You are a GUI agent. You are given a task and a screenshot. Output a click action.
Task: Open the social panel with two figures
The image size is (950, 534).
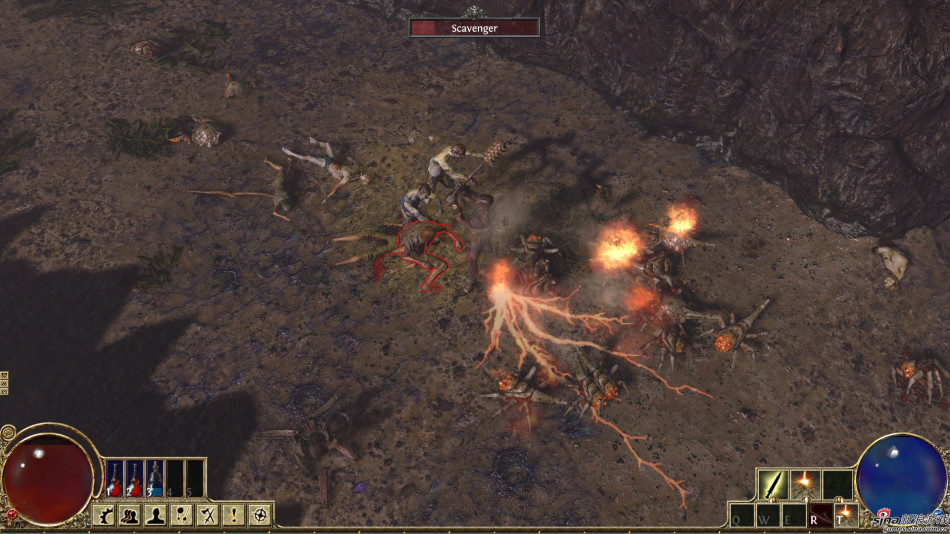pos(129,515)
